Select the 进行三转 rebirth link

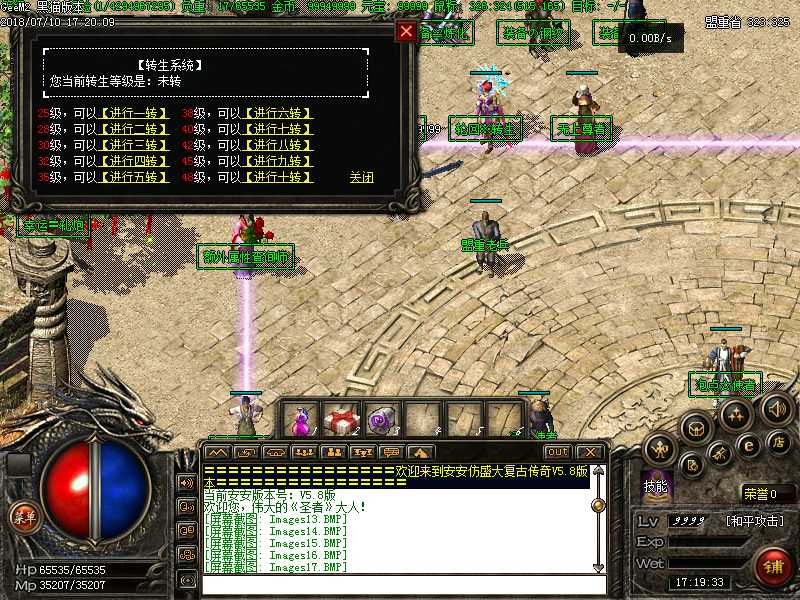[134, 145]
